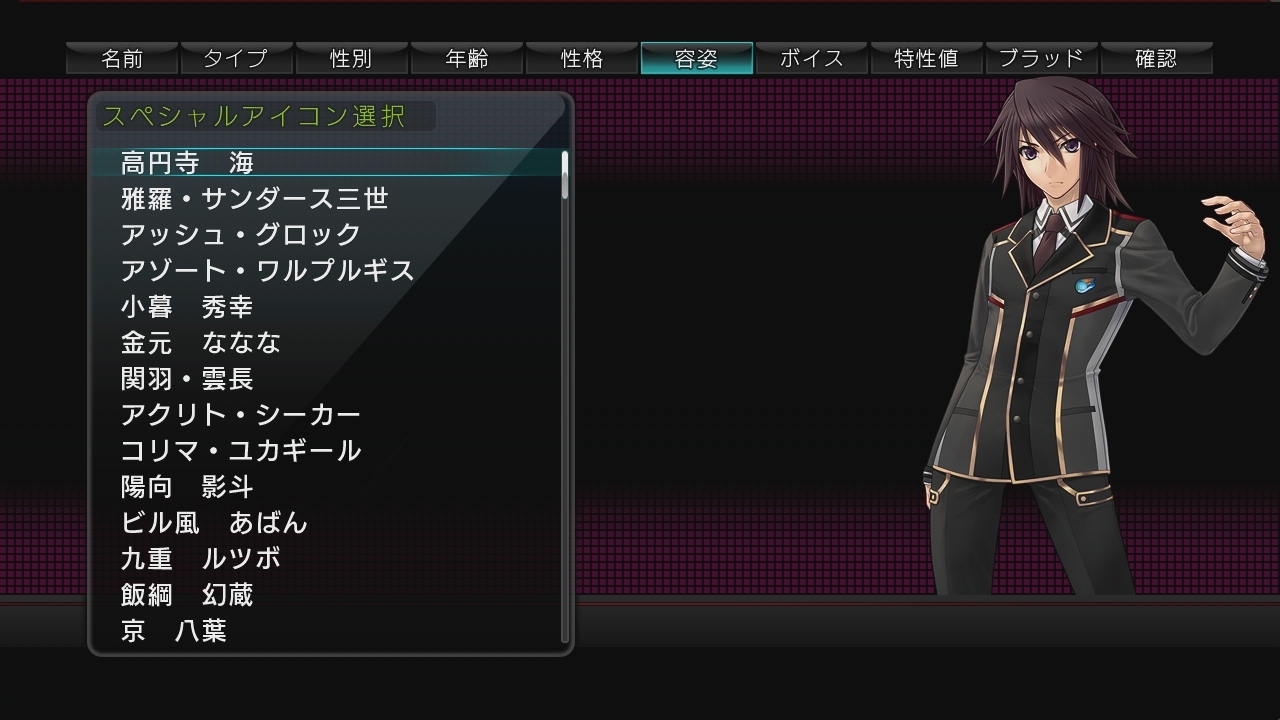
Task: Show the 特性値 tab
Action: coord(926,58)
